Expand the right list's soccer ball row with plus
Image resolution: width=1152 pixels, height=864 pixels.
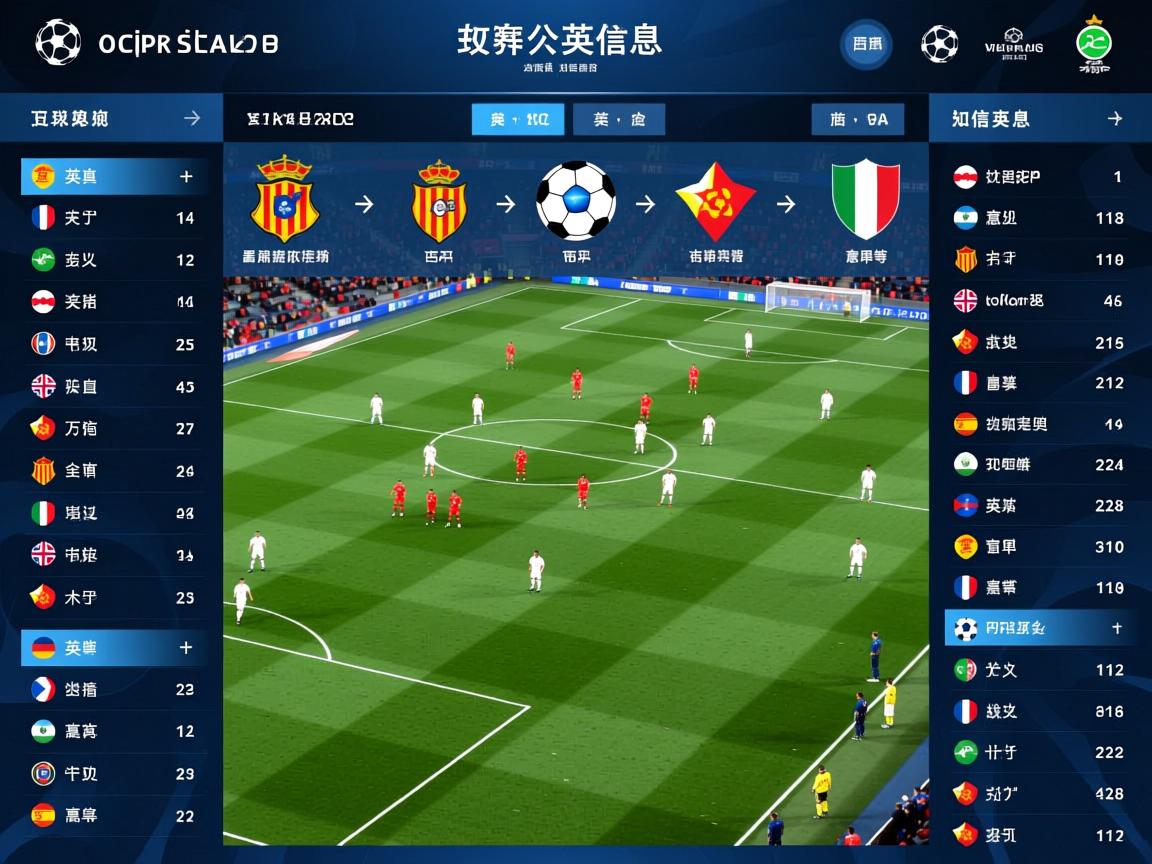[1116, 629]
